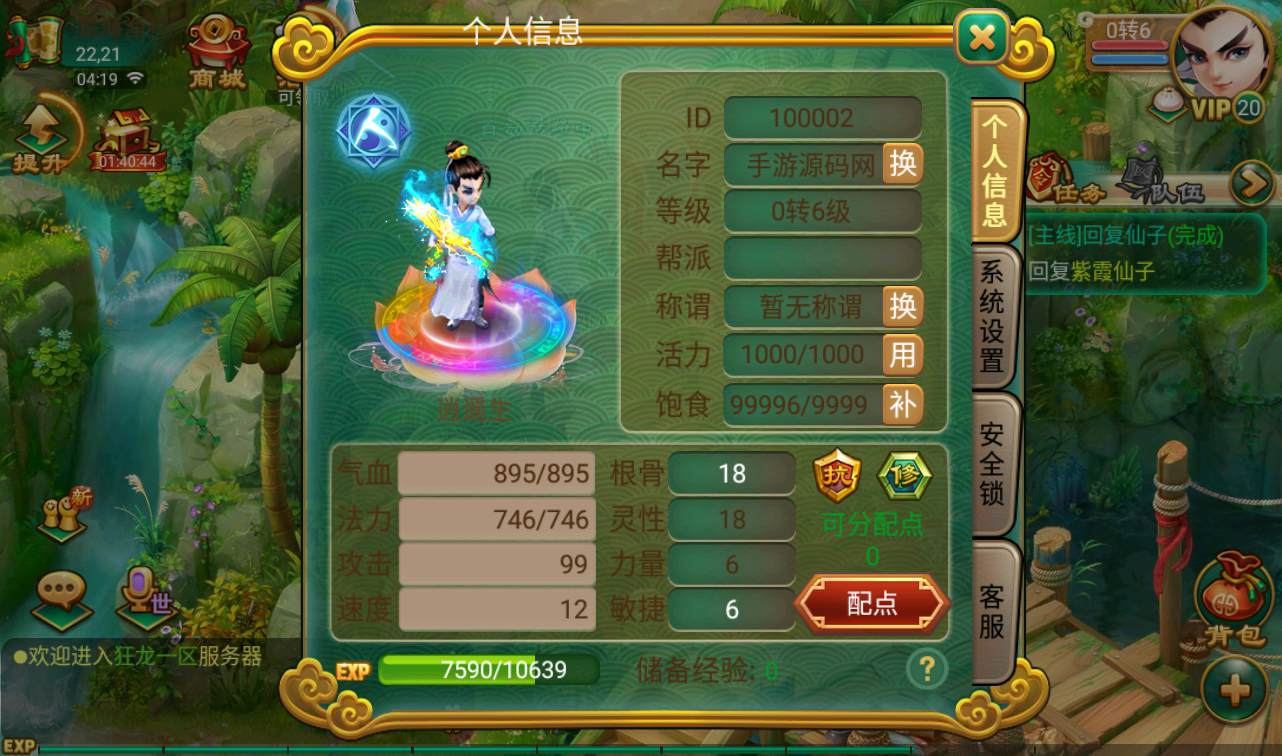This screenshot has width=1282, height=756.
Task: Click the red 配点 allocate points button
Action: tap(871, 602)
